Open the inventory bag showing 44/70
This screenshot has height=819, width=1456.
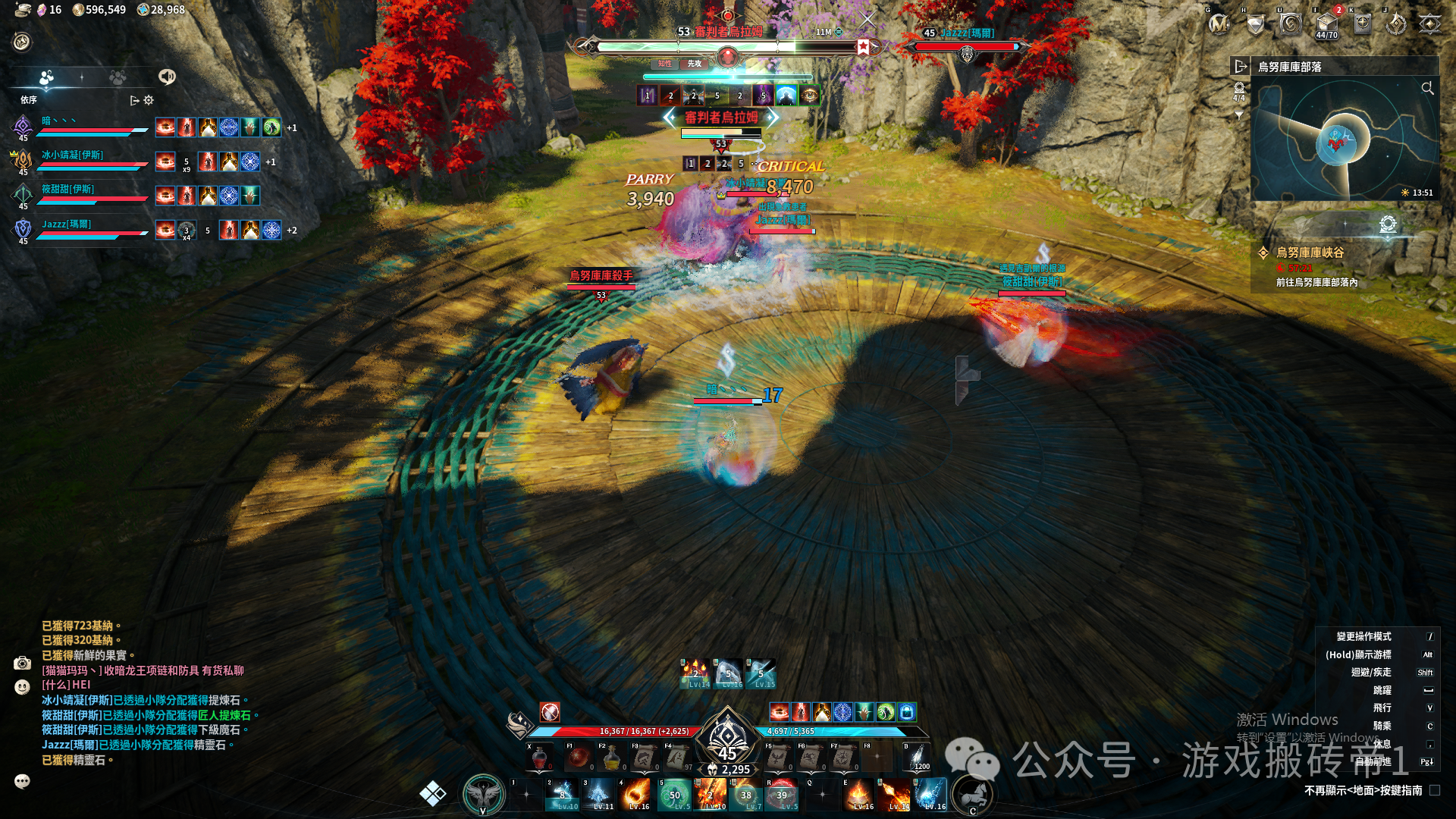point(1326,24)
